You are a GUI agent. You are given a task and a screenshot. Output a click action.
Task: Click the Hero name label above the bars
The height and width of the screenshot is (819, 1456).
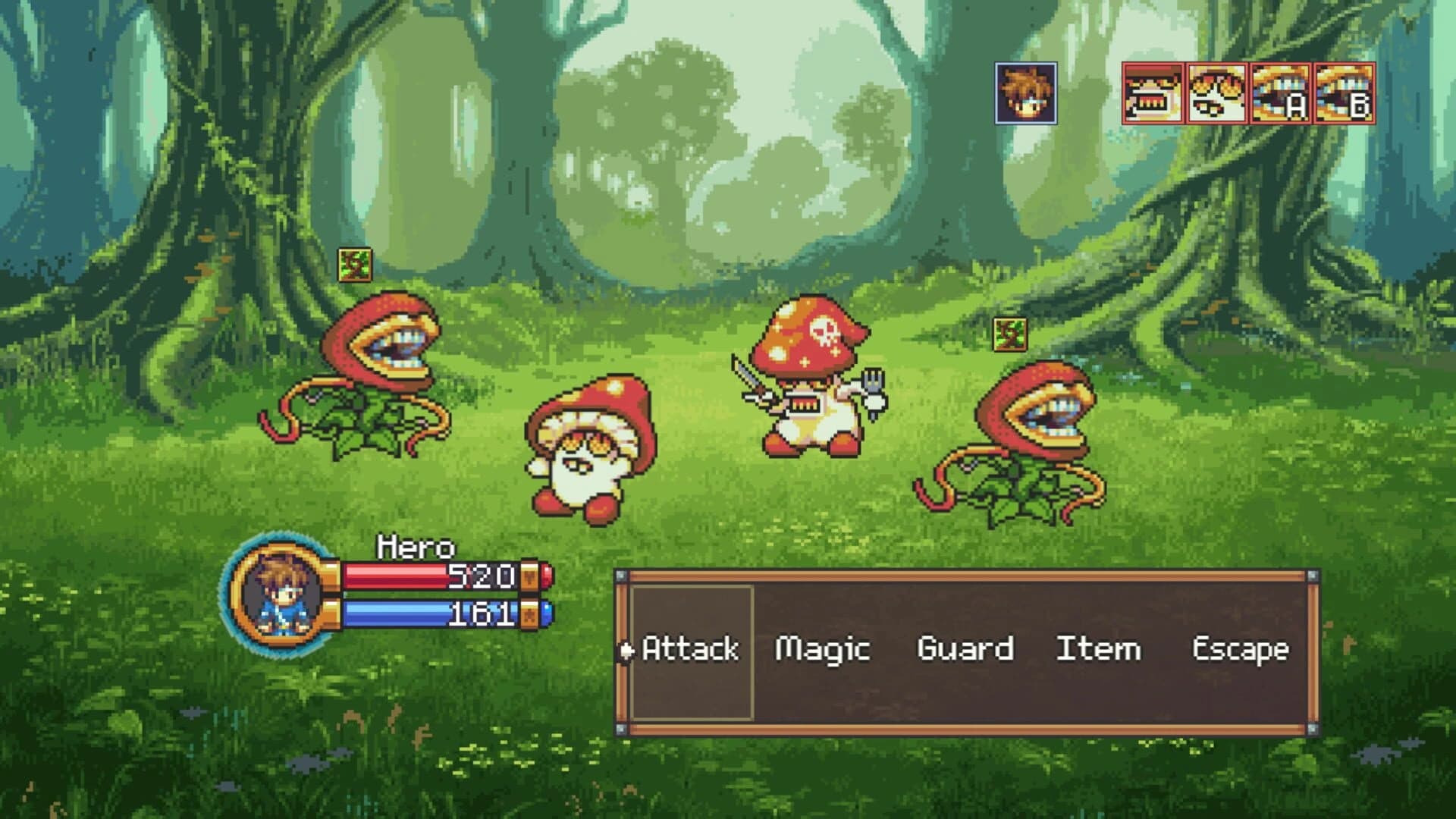click(417, 548)
